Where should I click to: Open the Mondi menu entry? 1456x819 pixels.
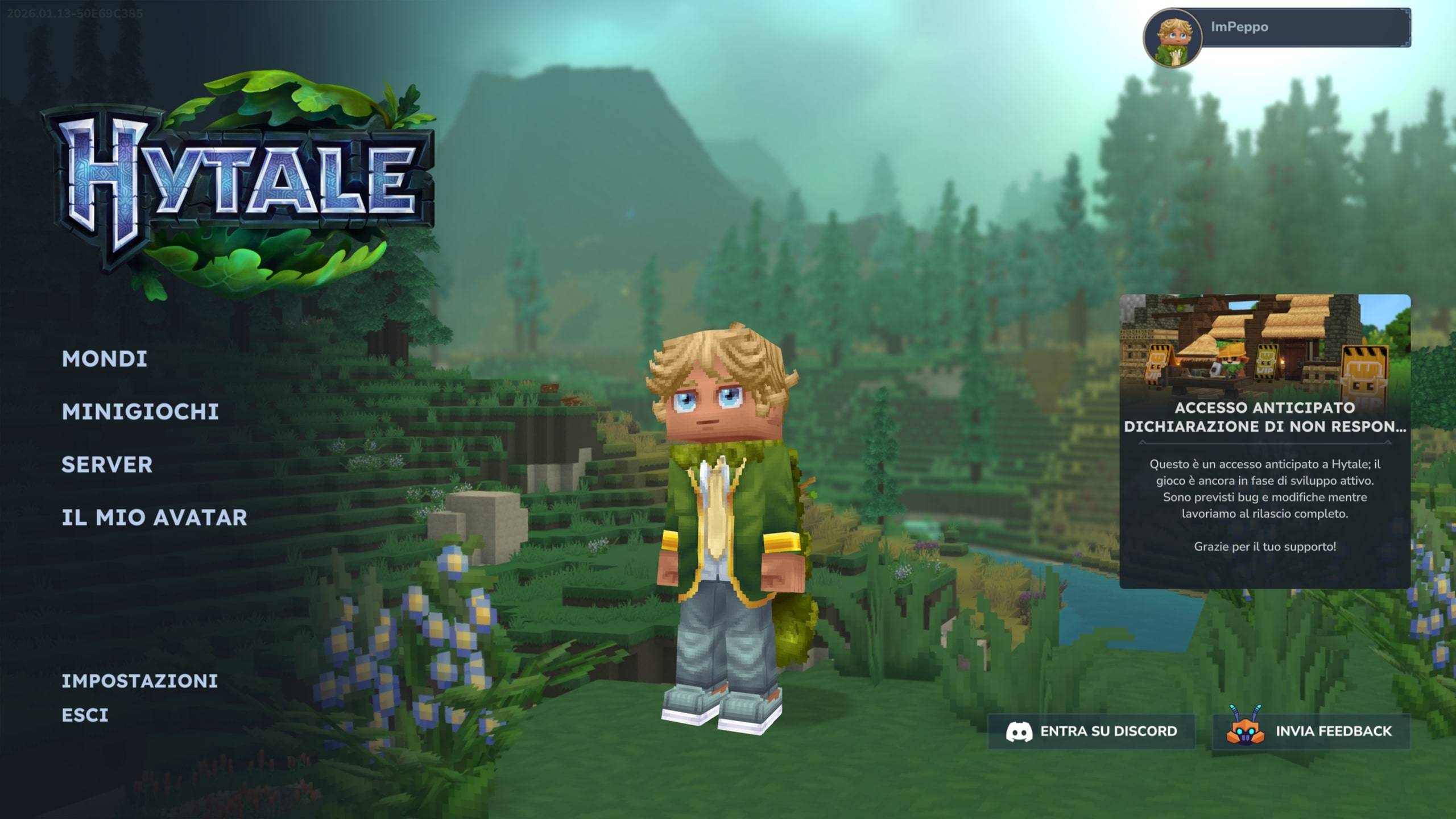point(105,359)
